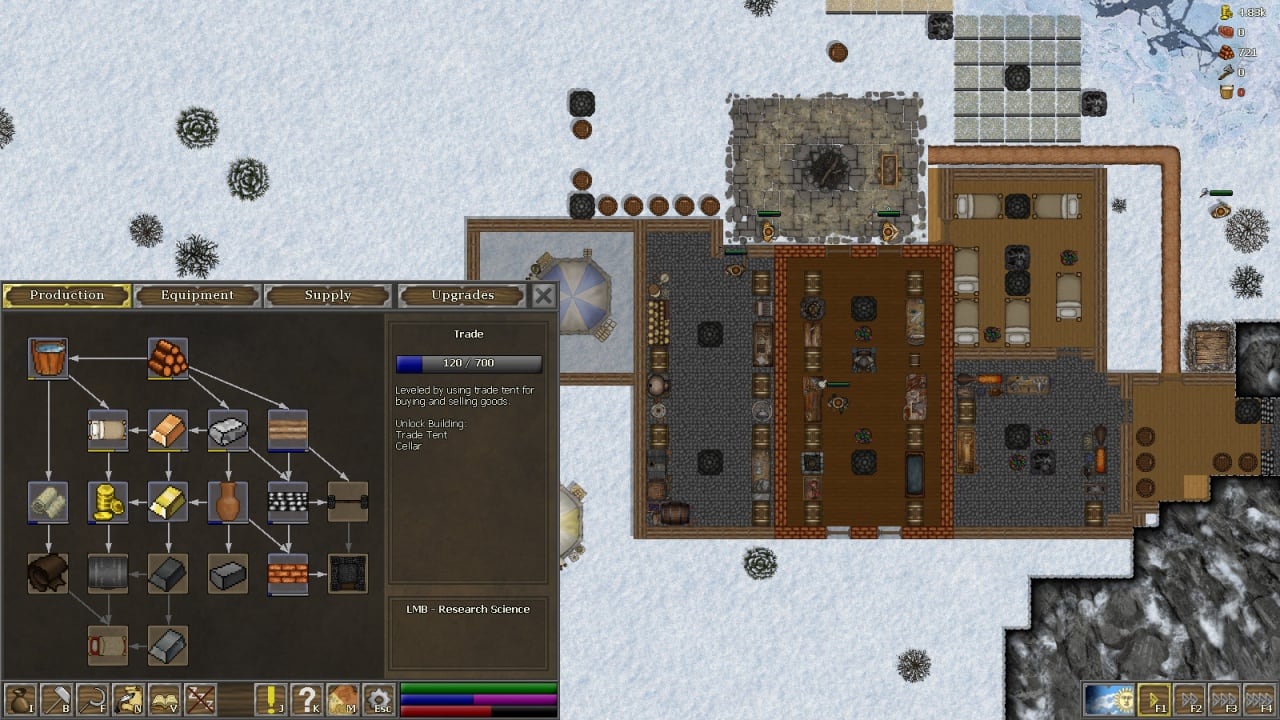Screen dimensions: 1280x720
Task: Toggle the crossed-out sleep button
Action: pos(200,699)
